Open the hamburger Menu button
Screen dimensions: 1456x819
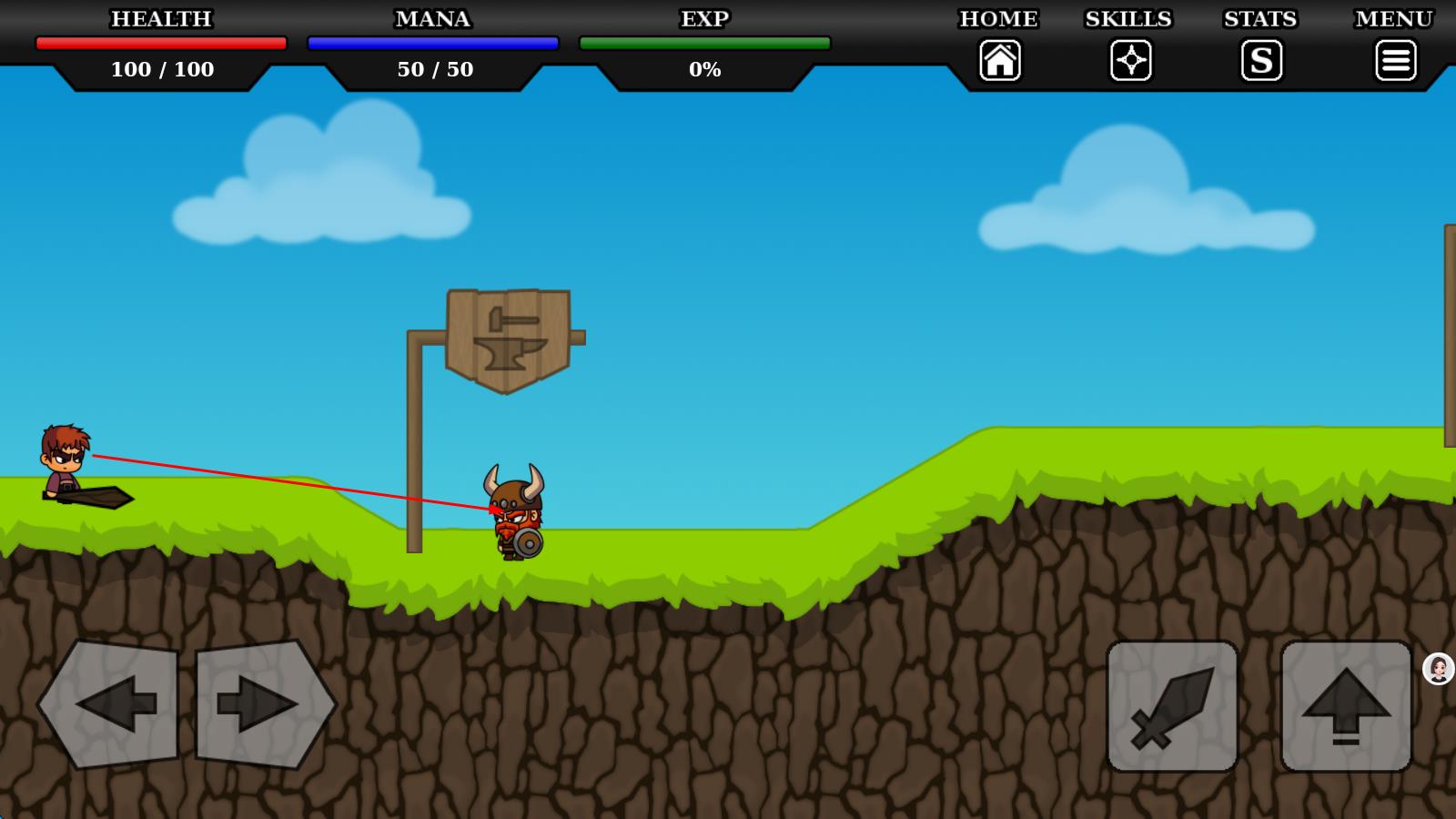click(x=1395, y=61)
